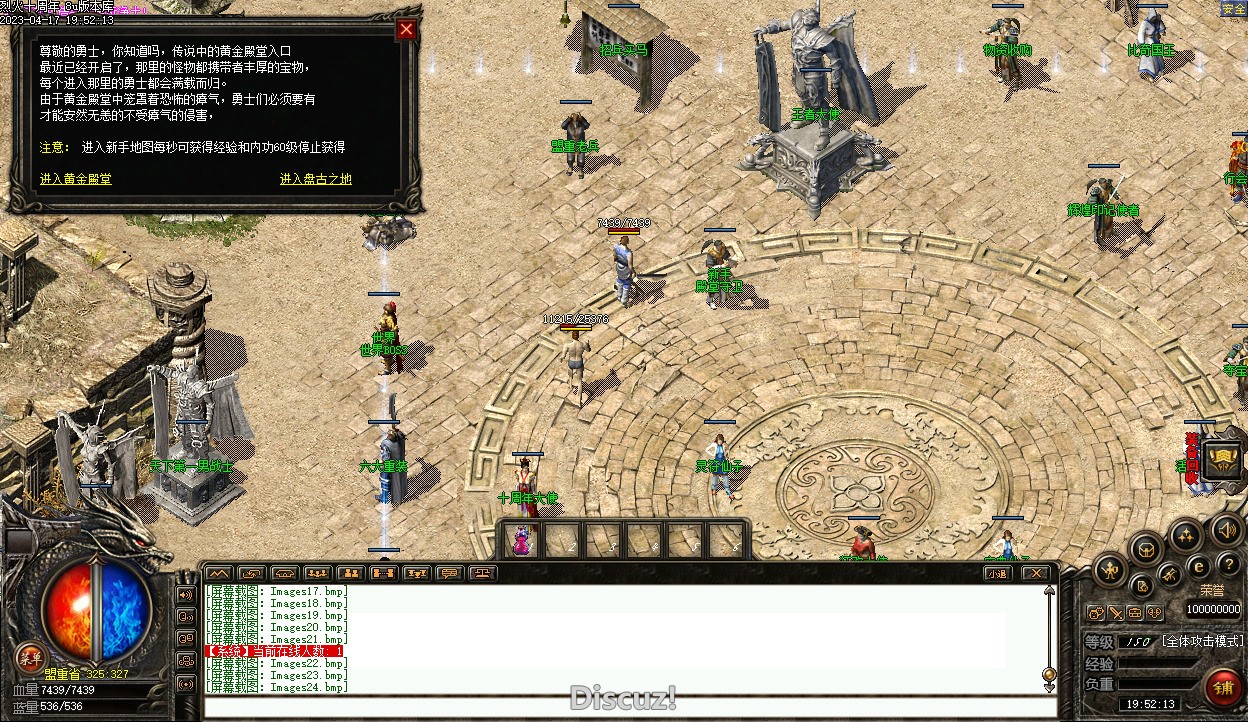The height and width of the screenshot is (722, 1248).
Task: Open the character equipment figure icon
Action: tap(1110, 571)
